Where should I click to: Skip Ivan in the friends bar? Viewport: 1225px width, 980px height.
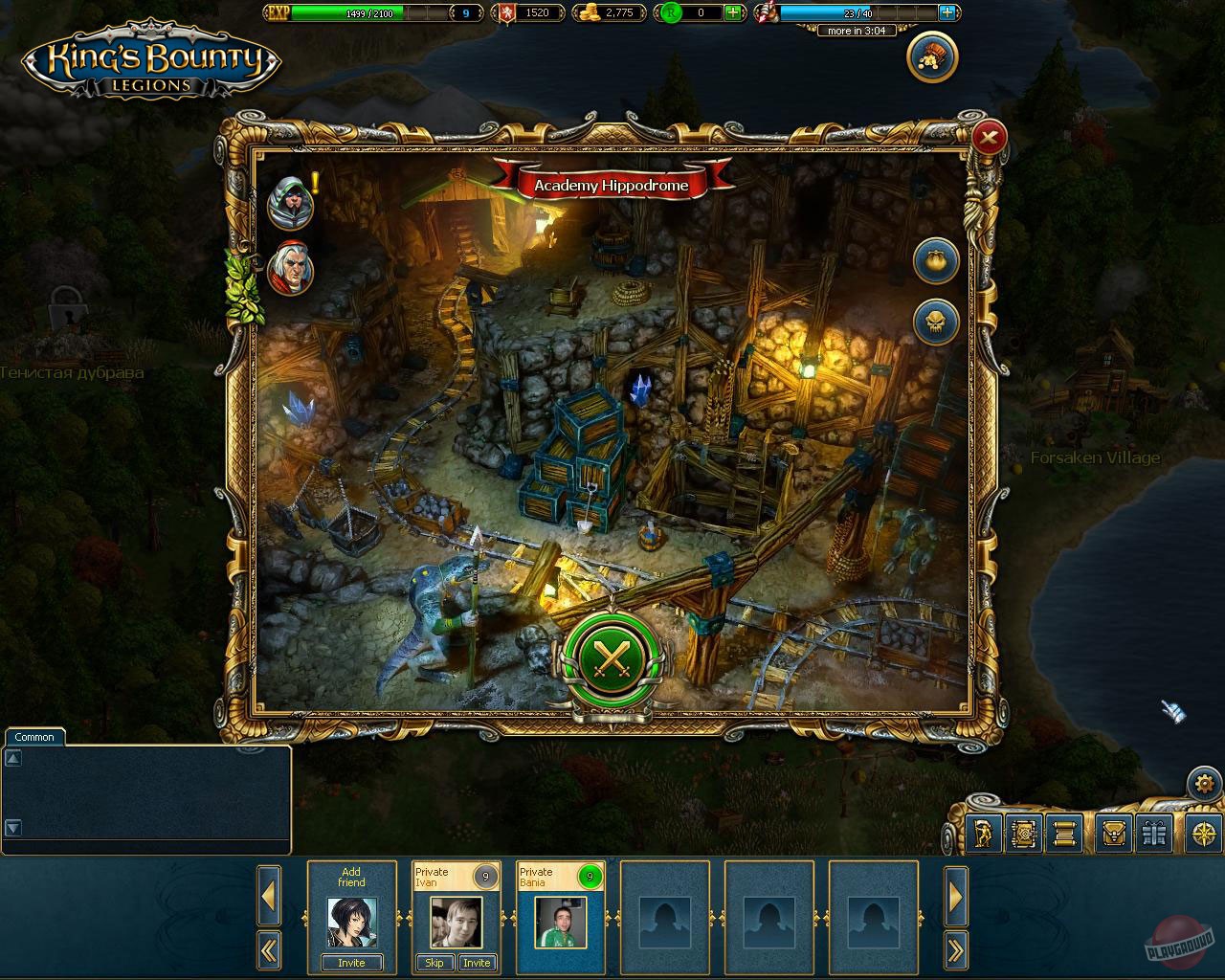tap(434, 963)
